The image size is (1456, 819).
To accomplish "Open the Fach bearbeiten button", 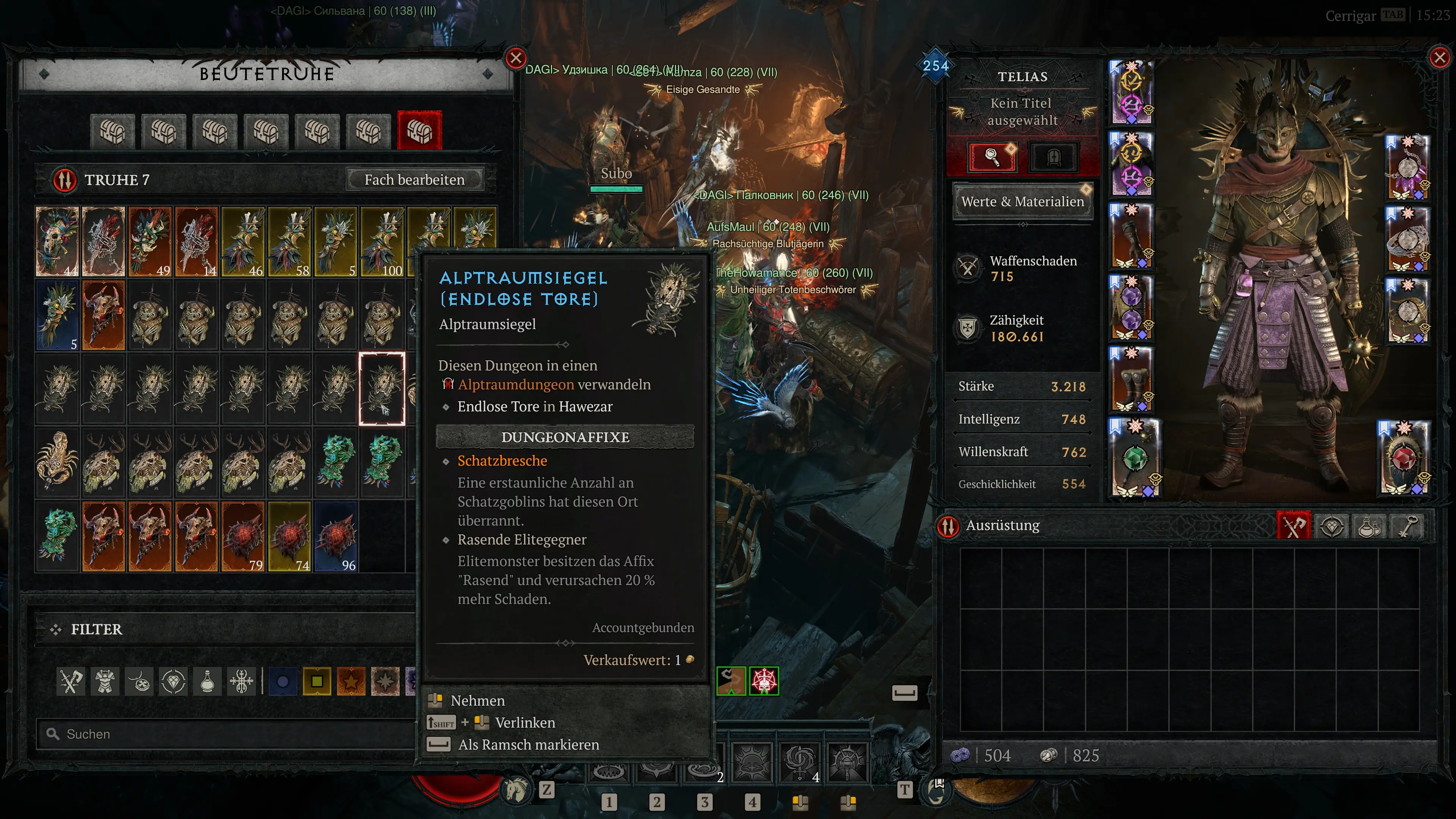I will [x=414, y=180].
